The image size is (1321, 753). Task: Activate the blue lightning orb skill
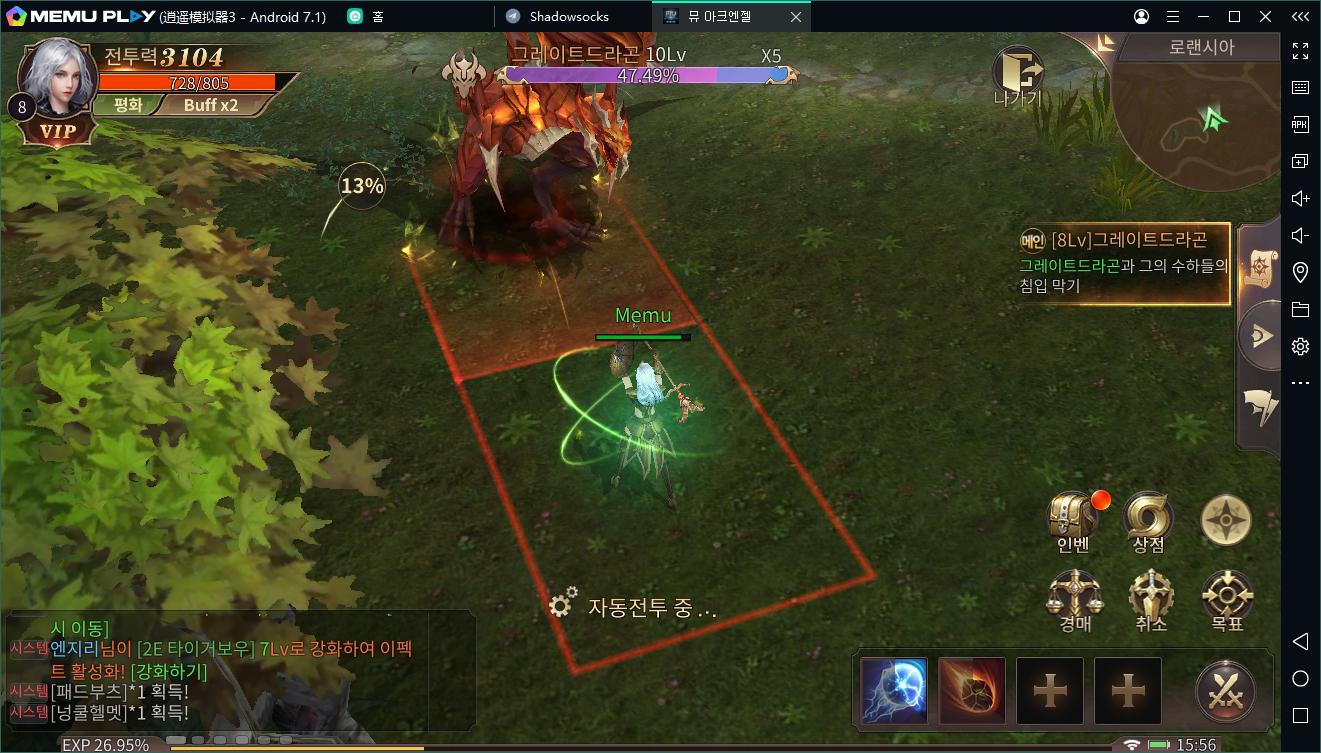(893, 690)
